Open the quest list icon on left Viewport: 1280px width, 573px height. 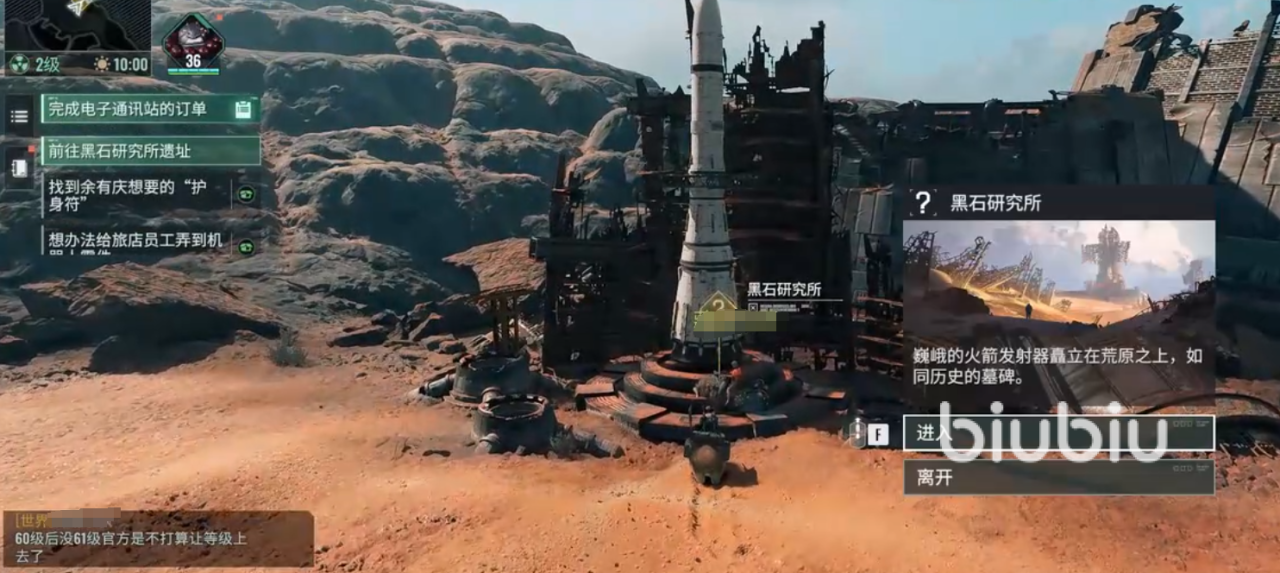[x=19, y=116]
